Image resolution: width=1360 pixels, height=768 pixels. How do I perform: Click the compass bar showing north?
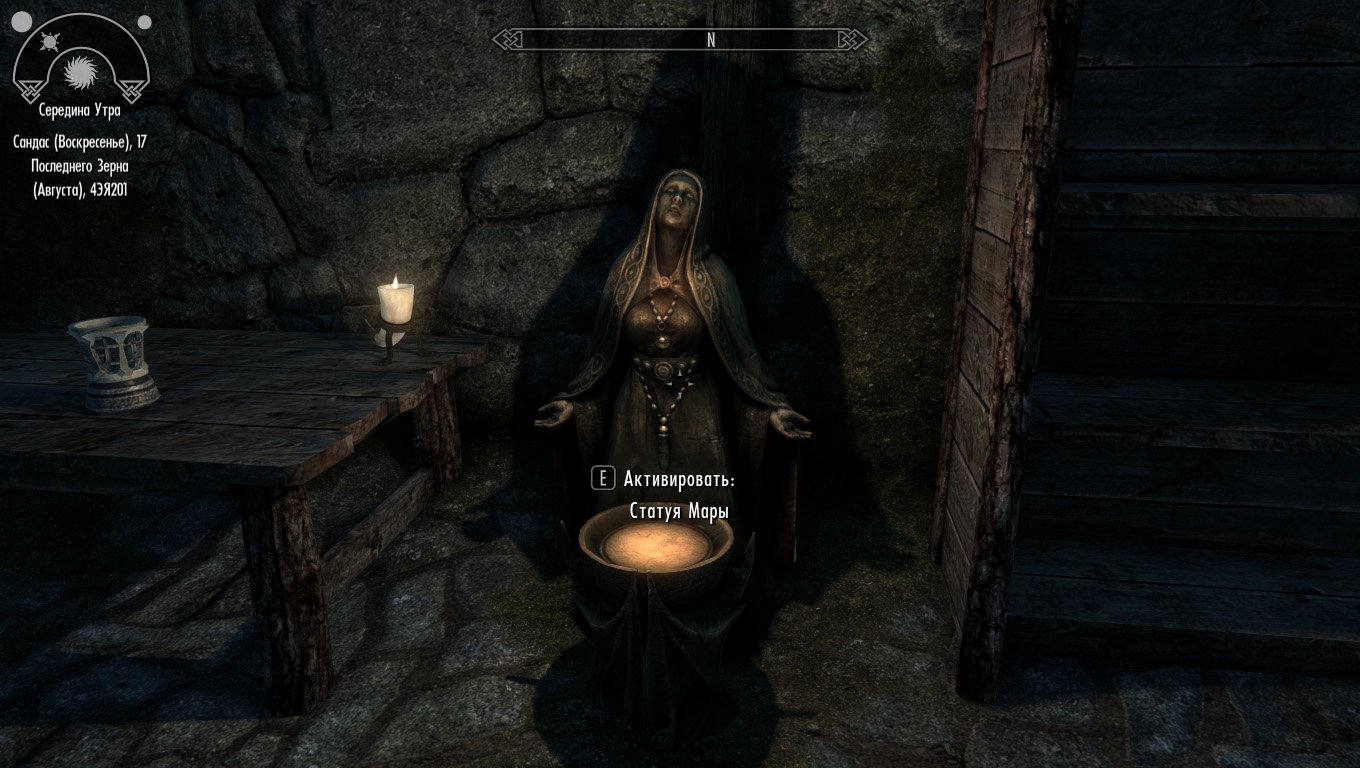pos(680,40)
